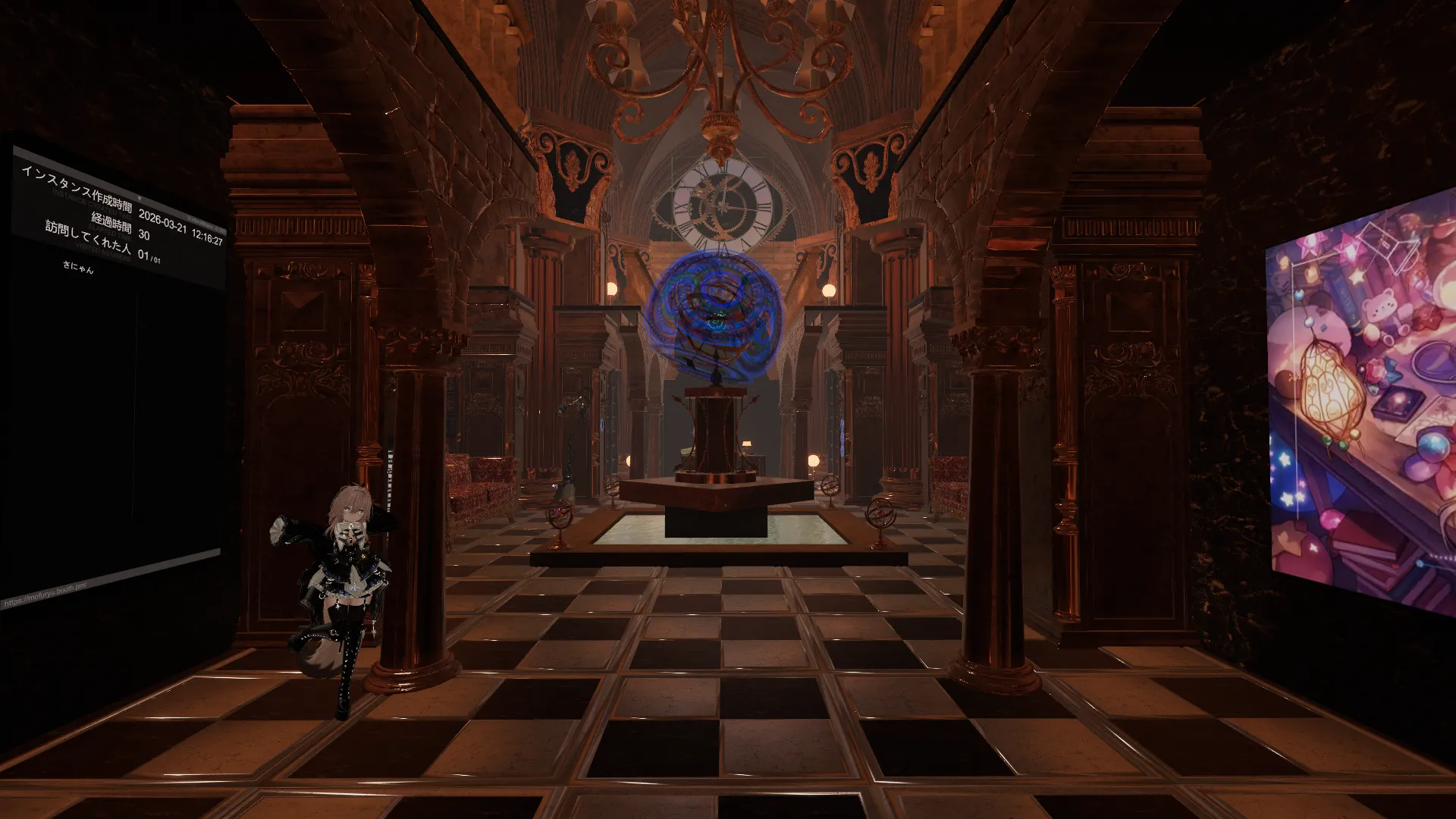This screenshot has width=1456, height=819.
Task: Select visitor さにゃん in the visitor list
Action: pyautogui.click(x=78, y=266)
